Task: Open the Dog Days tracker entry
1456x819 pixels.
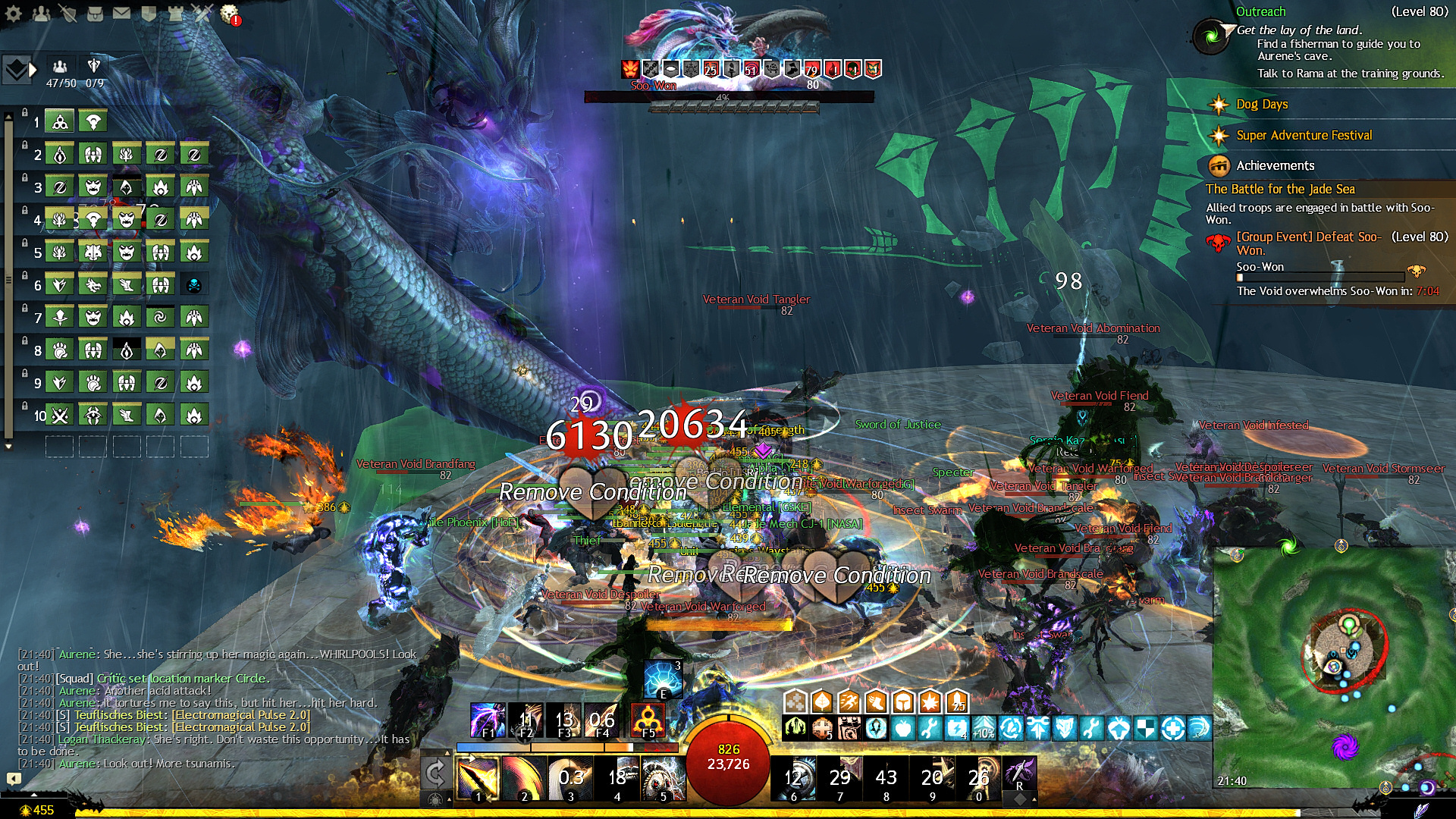Action: click(1262, 105)
